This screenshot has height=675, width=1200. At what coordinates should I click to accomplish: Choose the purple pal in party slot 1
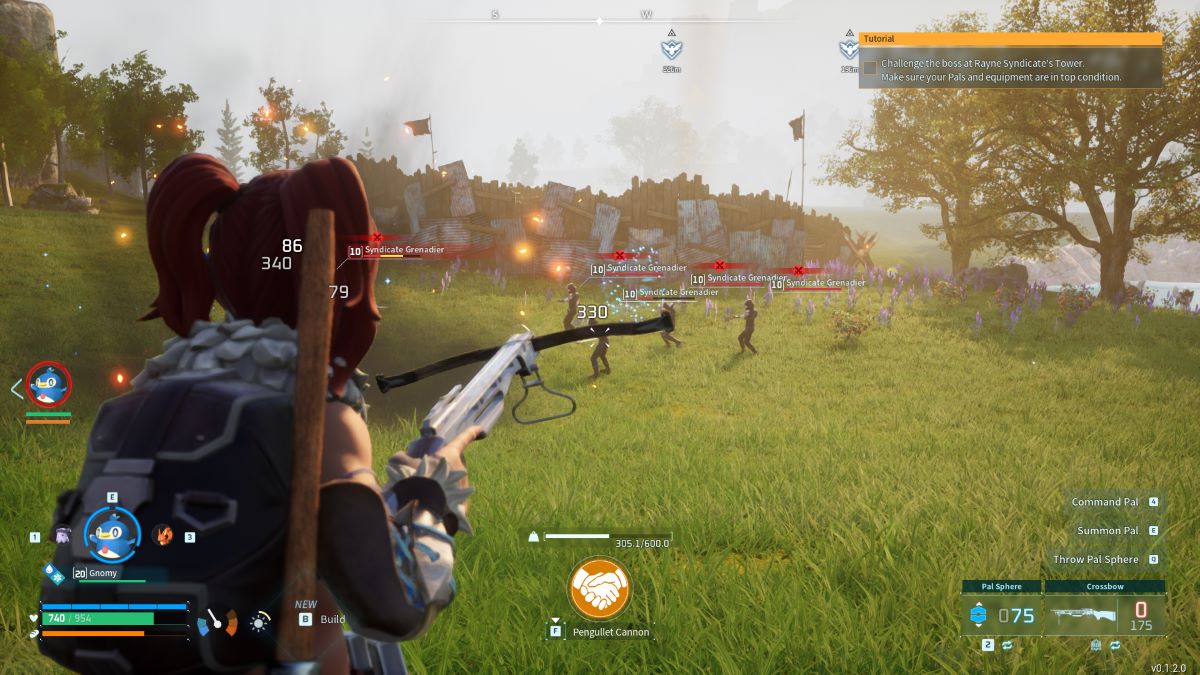[62, 536]
